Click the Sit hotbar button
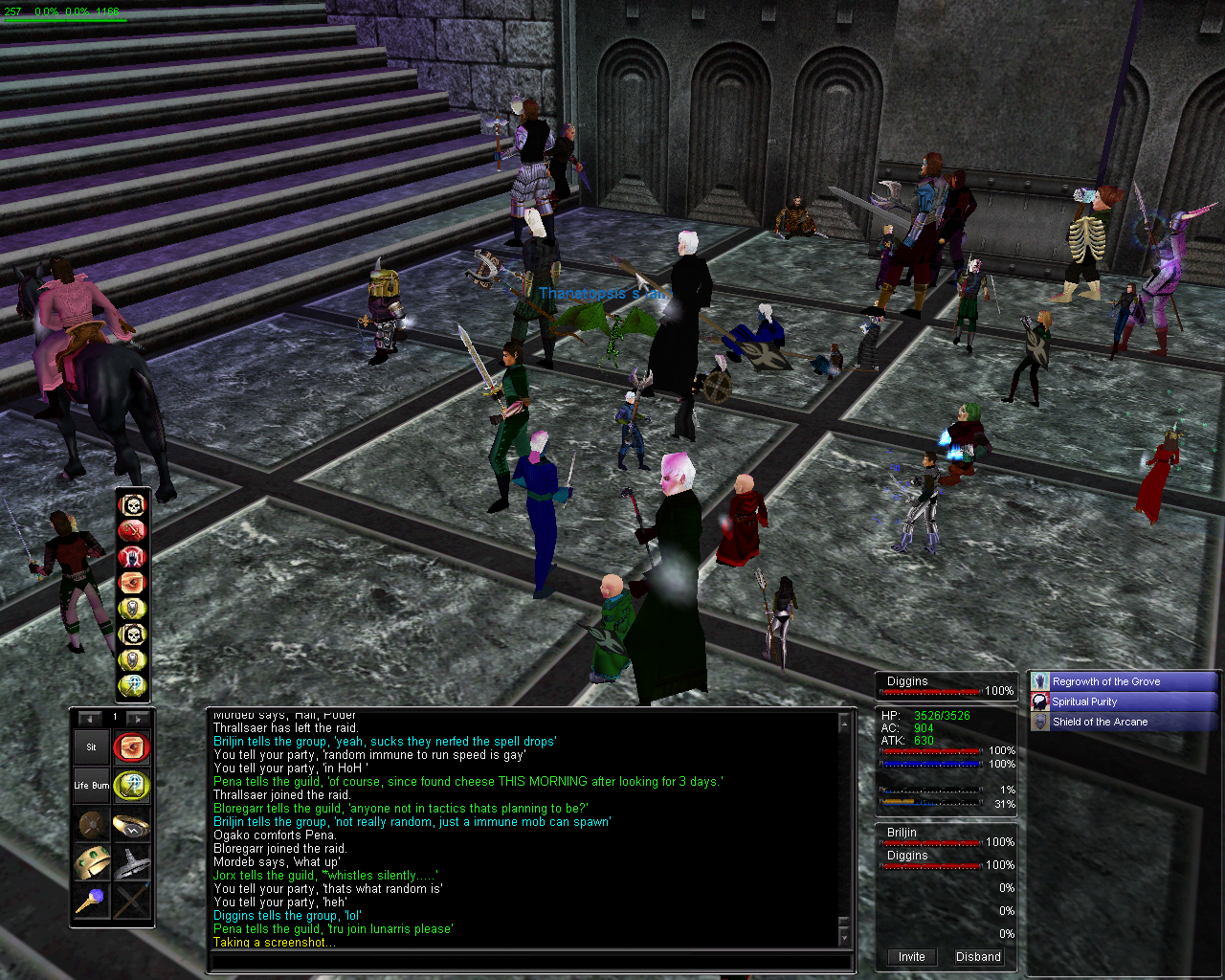The height and width of the screenshot is (980, 1225). (x=92, y=747)
